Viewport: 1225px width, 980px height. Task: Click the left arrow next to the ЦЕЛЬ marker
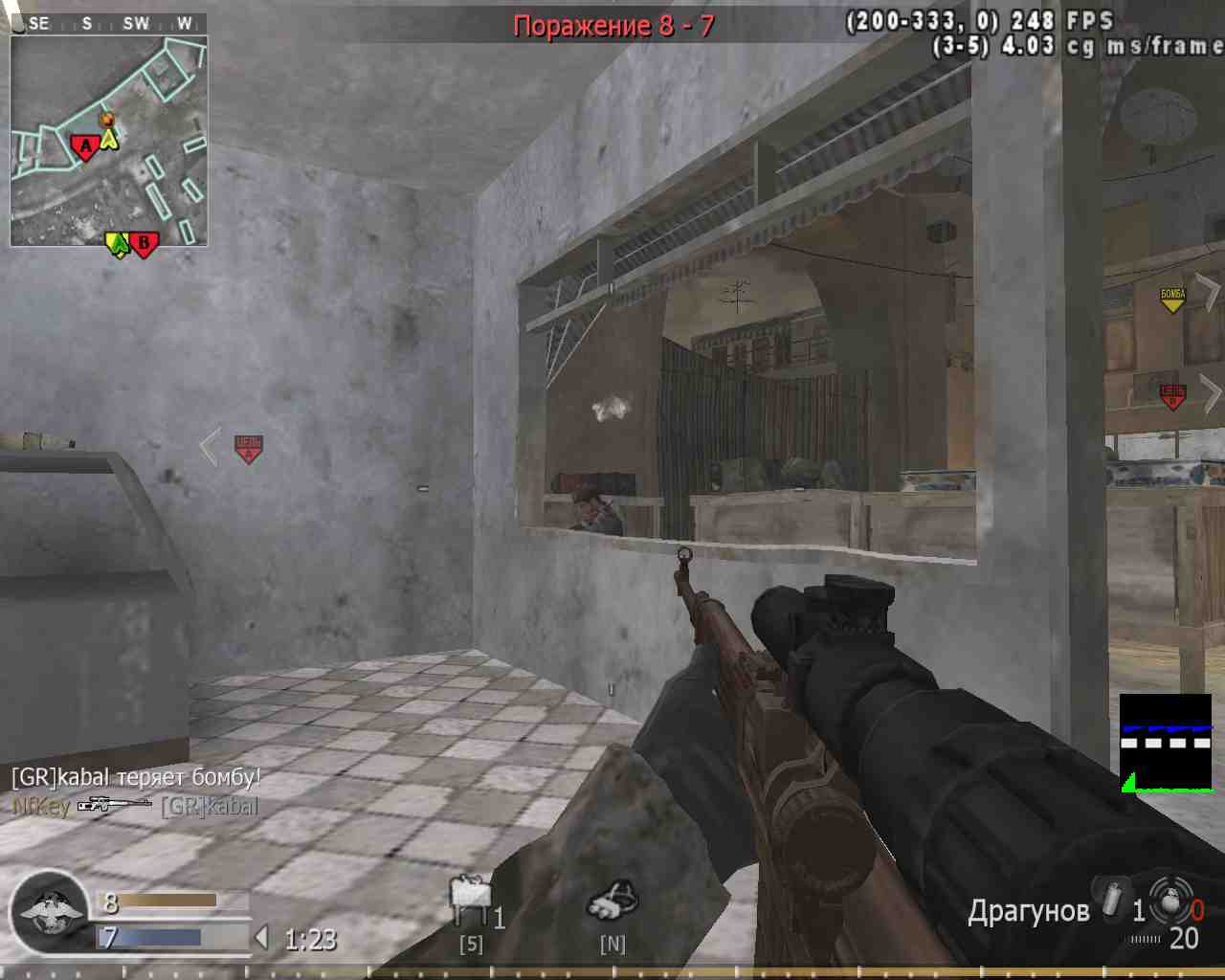(x=209, y=446)
